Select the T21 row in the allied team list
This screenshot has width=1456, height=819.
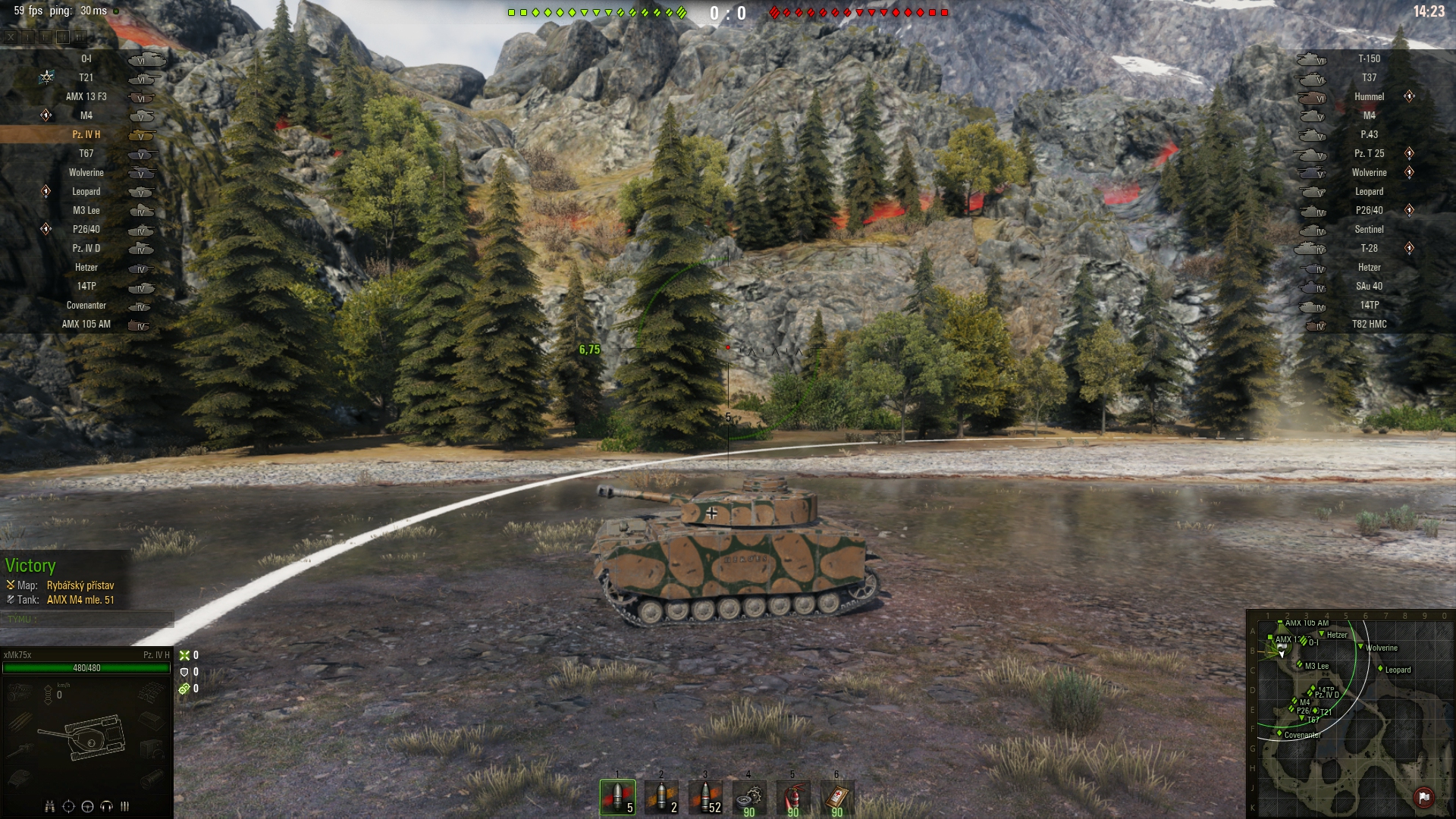coord(86,78)
